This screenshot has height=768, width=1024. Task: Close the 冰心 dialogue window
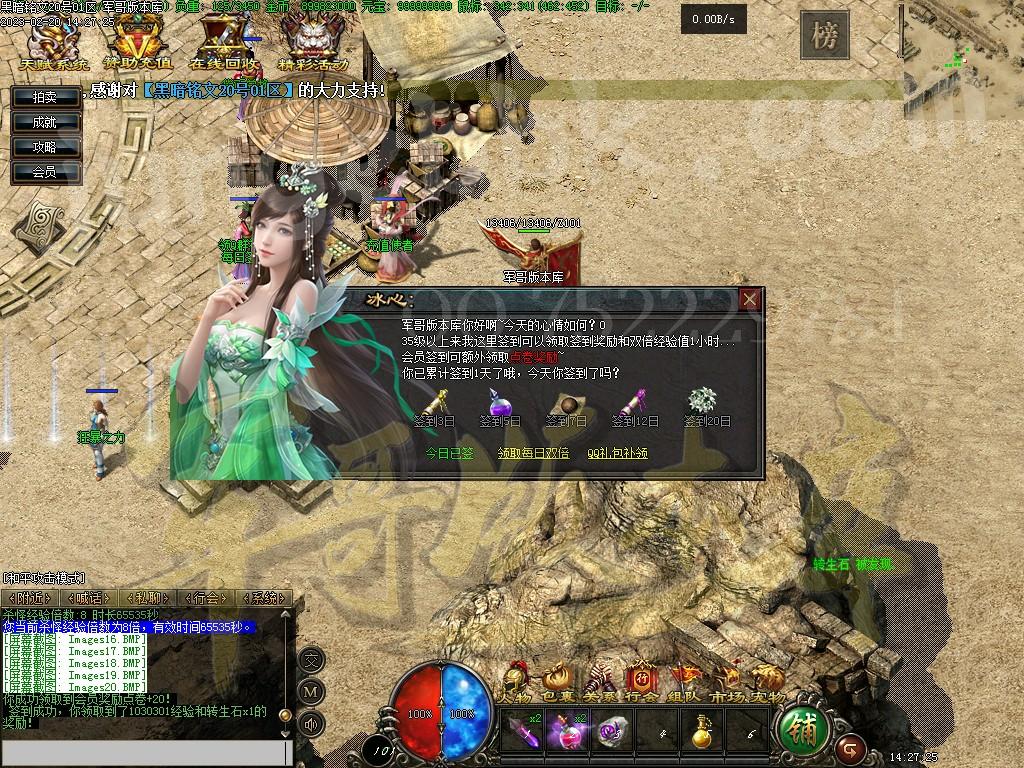coord(750,300)
